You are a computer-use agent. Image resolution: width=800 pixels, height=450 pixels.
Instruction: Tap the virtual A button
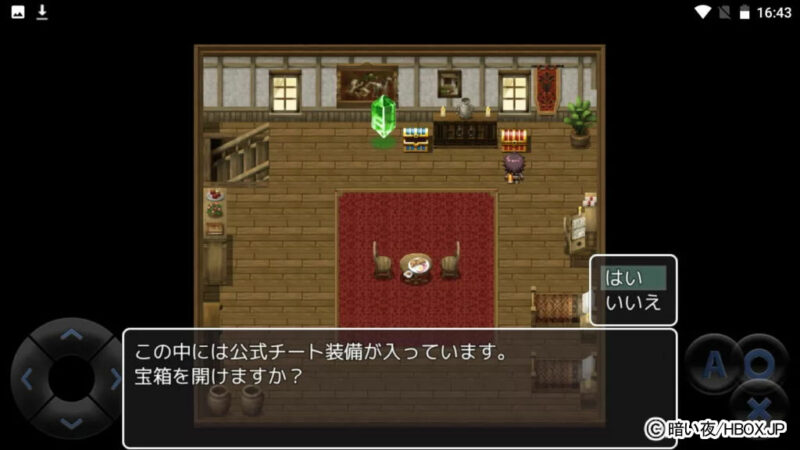pos(713,365)
